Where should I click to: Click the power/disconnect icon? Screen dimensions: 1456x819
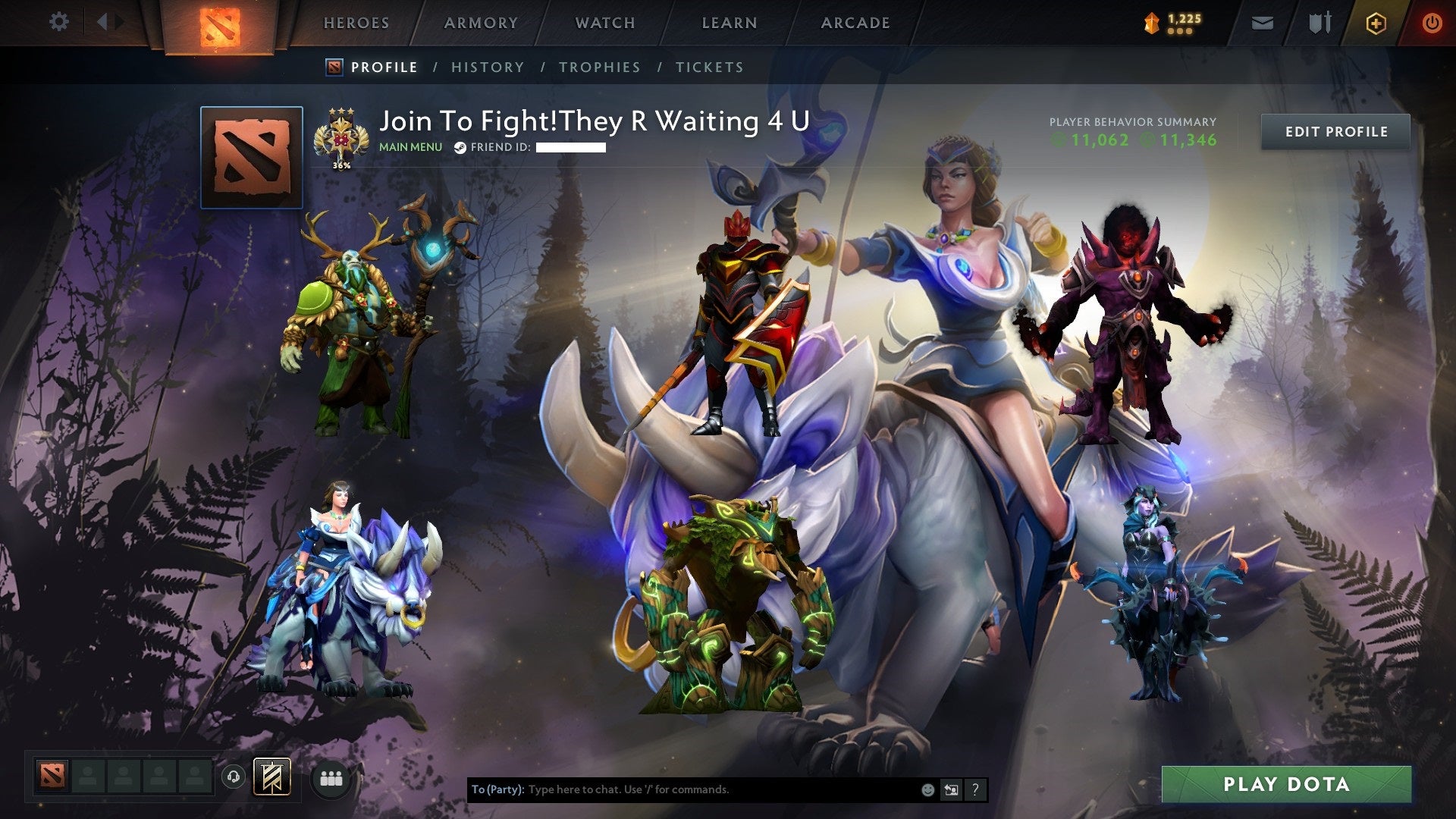pyautogui.click(x=1432, y=23)
